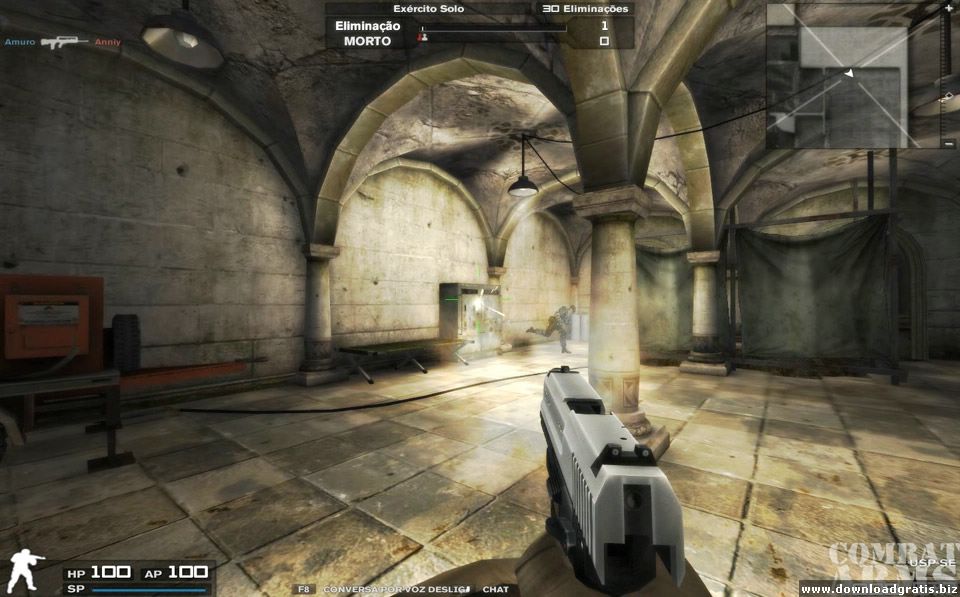
Task: Click the downloadgratis.biz watermark link
Action: coord(879,588)
